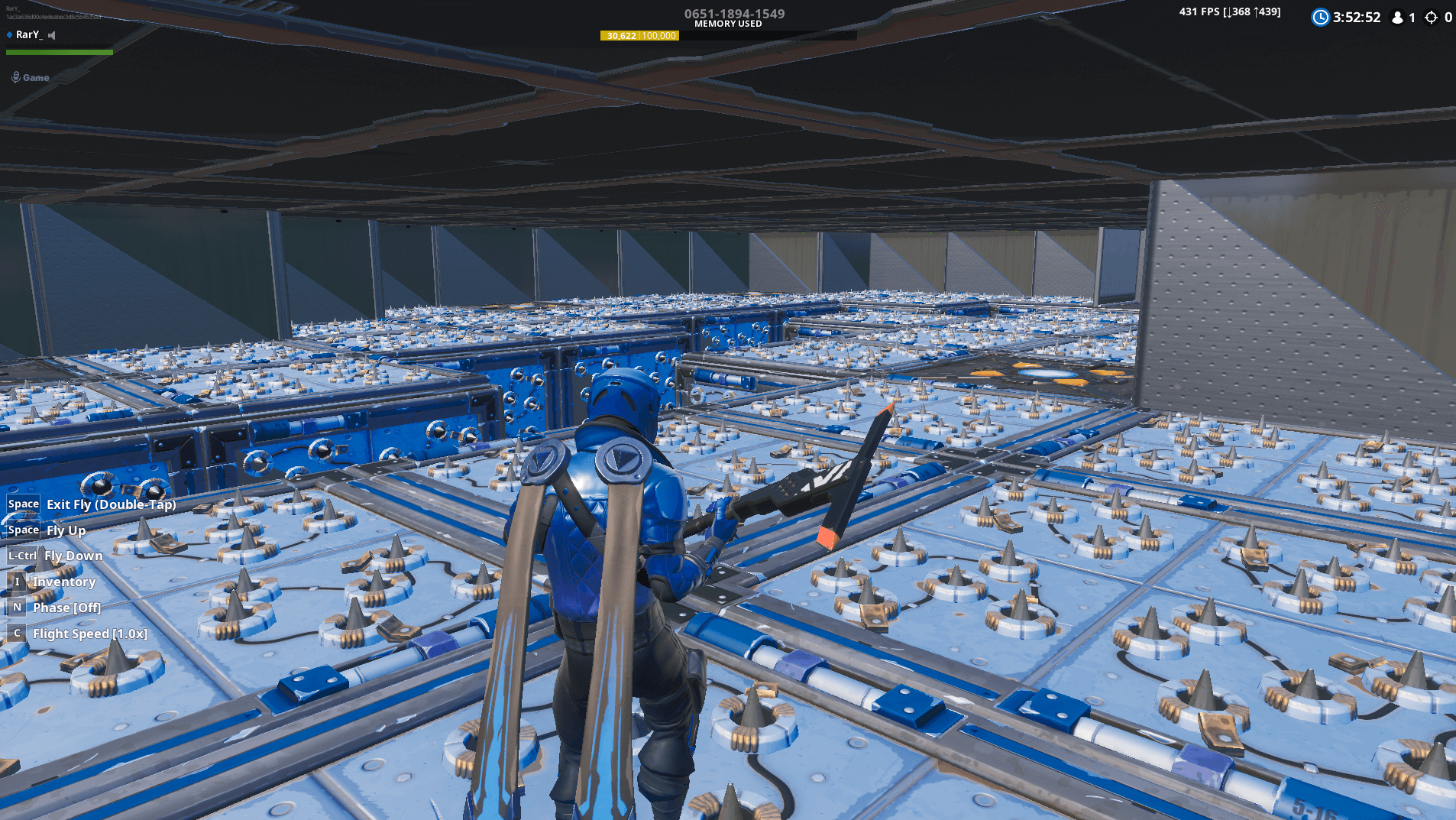Click the speaker icon beside RarY_
This screenshot has height=820, width=1456.
point(51,34)
